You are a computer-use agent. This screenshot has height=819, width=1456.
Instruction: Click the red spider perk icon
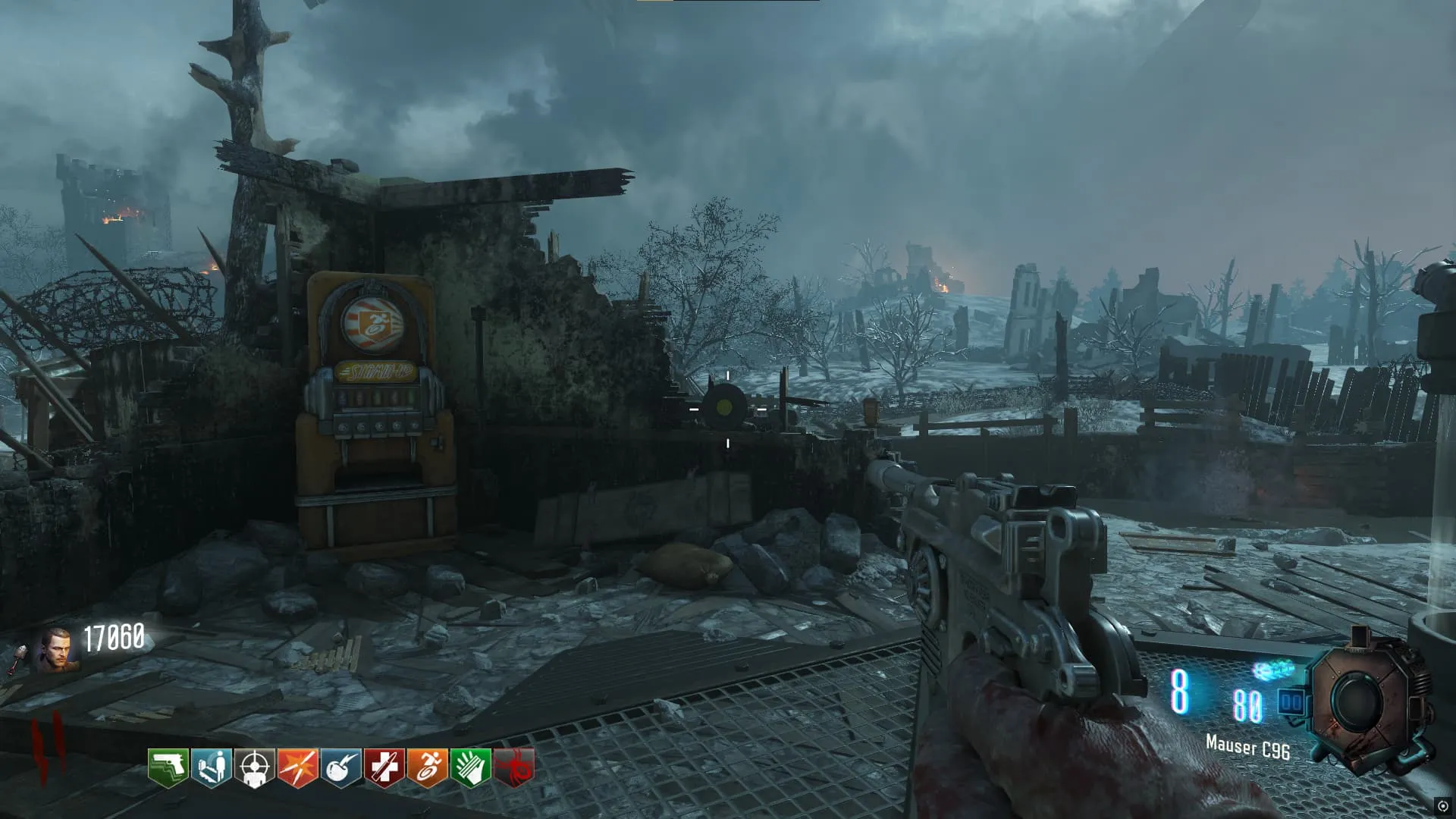[x=514, y=767]
